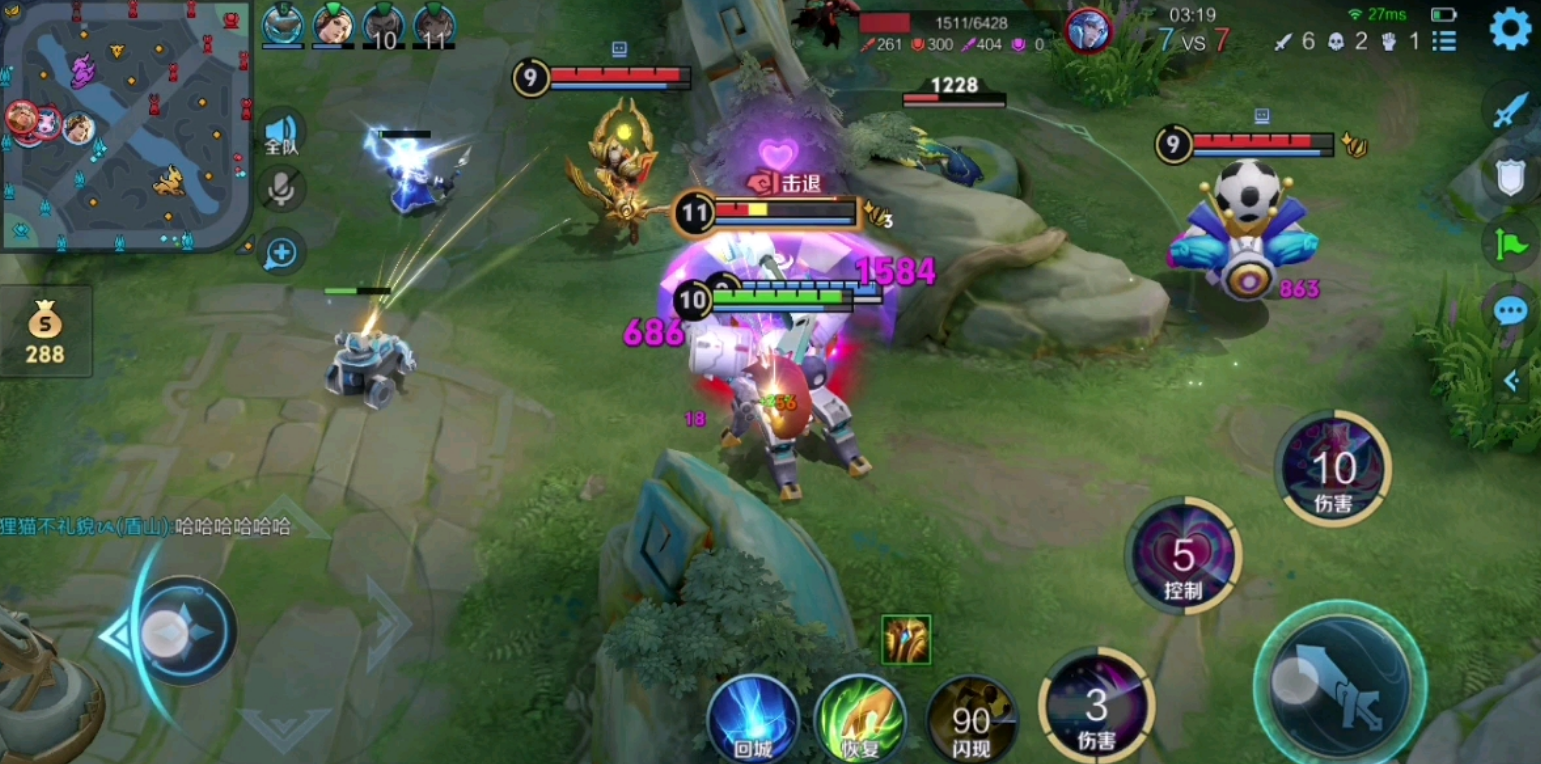Select the attack signal sword icon
This screenshot has height=764, width=1541.
pos(1511,110)
